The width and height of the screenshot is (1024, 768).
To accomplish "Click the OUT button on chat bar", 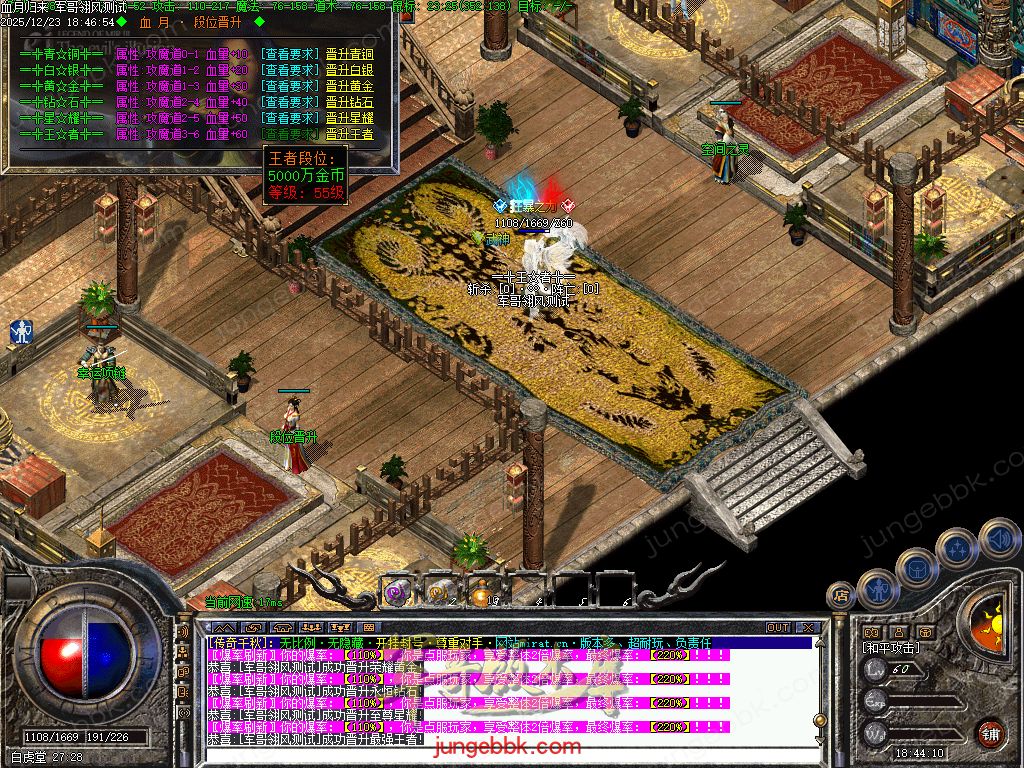I will point(777,628).
